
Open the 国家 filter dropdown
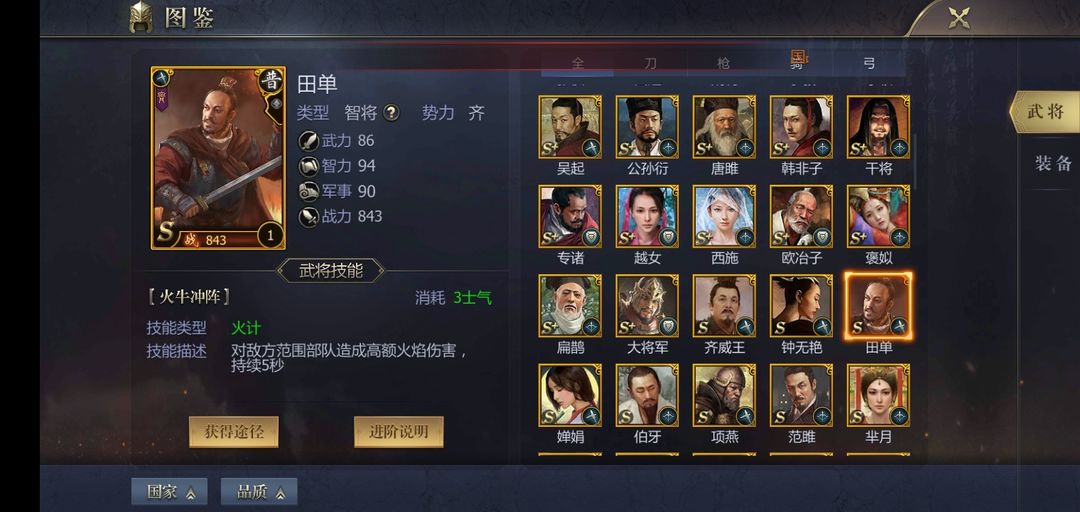(x=169, y=491)
